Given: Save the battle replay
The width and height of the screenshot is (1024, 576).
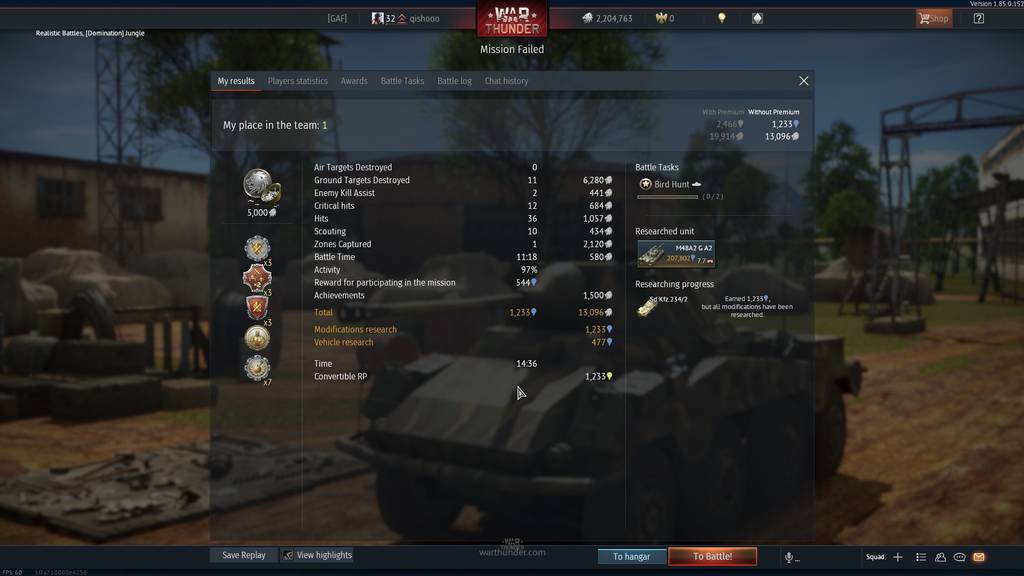Looking at the screenshot, I should click(x=244, y=555).
